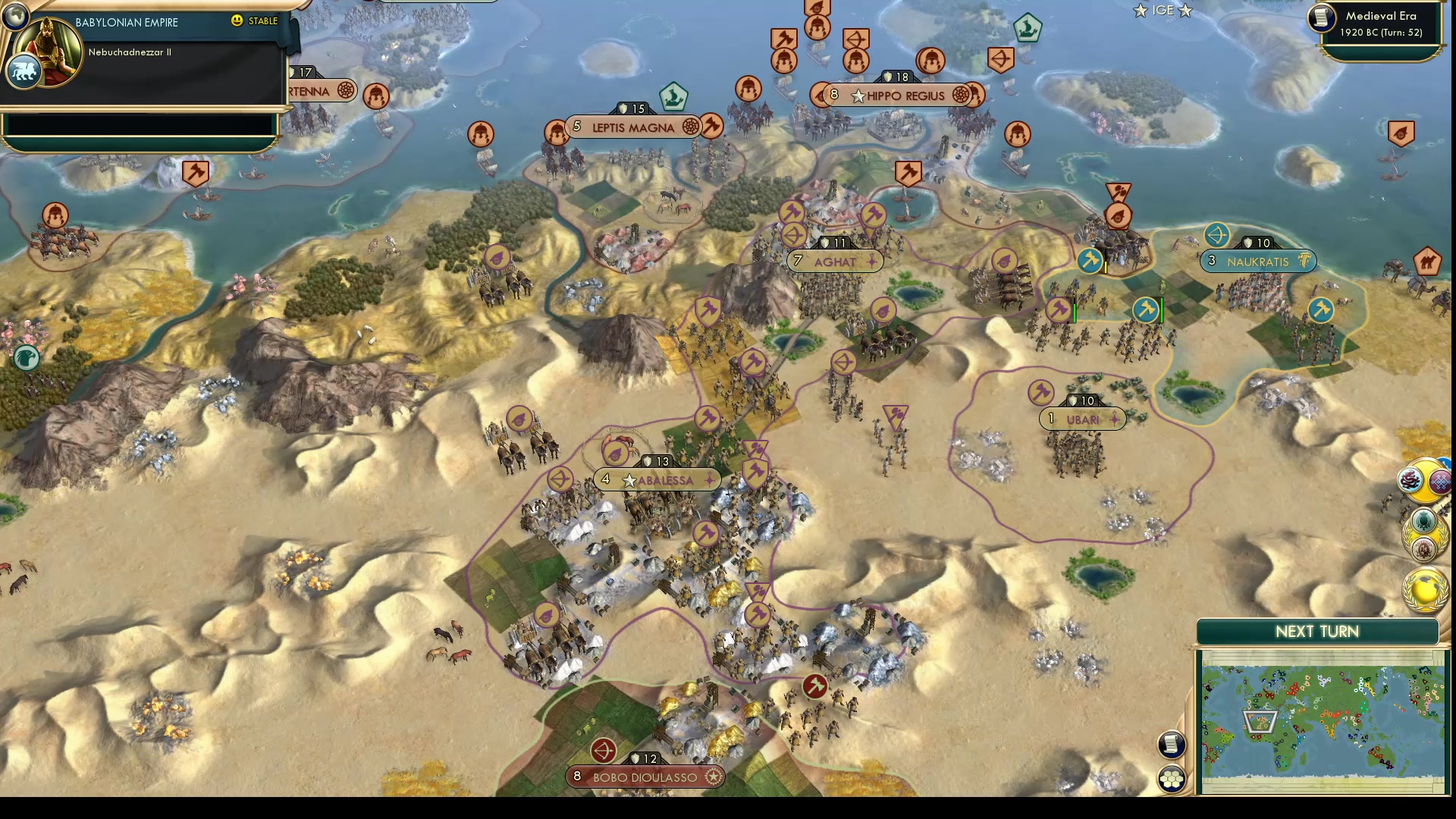The width and height of the screenshot is (1456, 819).
Task: Toggle strategic view with the hex grid icon
Action: click(x=1172, y=777)
